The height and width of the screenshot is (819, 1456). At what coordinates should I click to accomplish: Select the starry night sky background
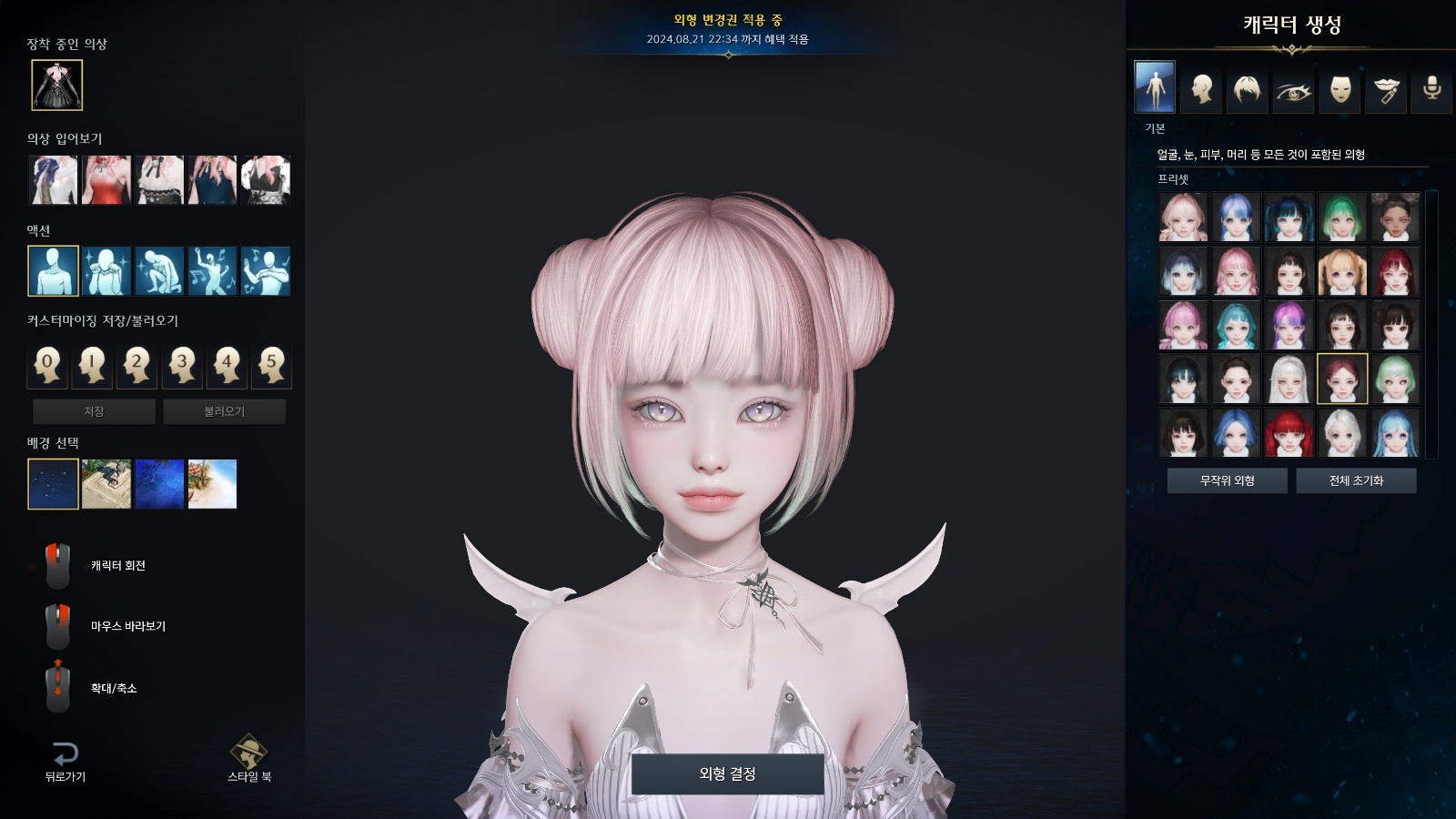(x=53, y=483)
